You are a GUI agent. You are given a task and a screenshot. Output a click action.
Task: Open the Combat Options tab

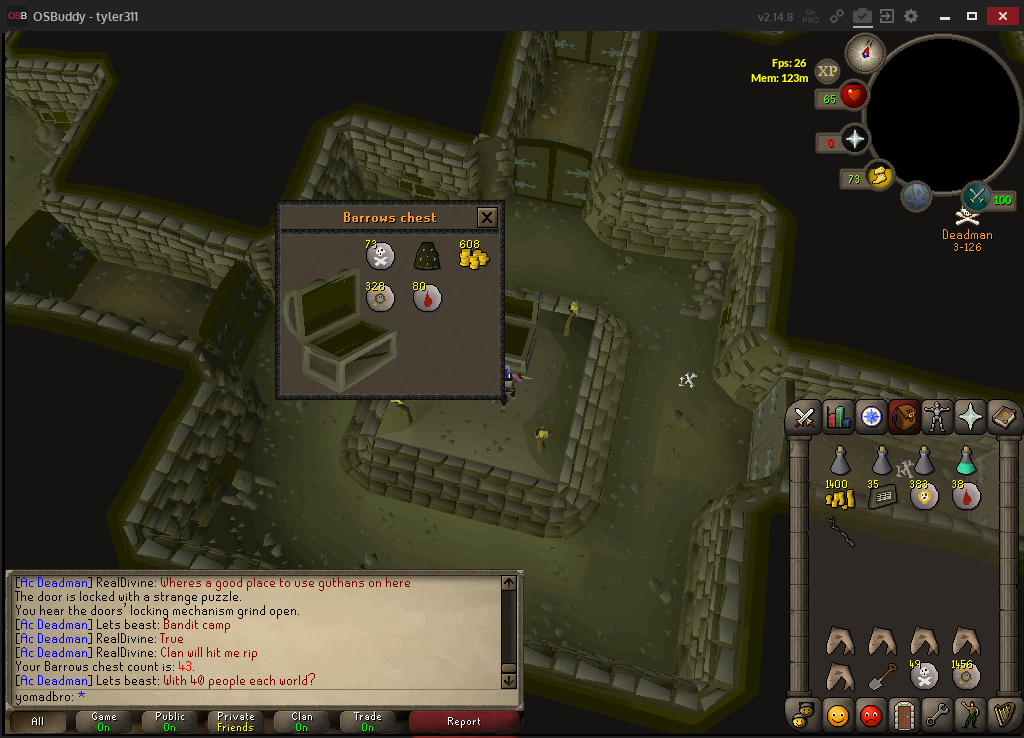pyautogui.click(x=805, y=417)
